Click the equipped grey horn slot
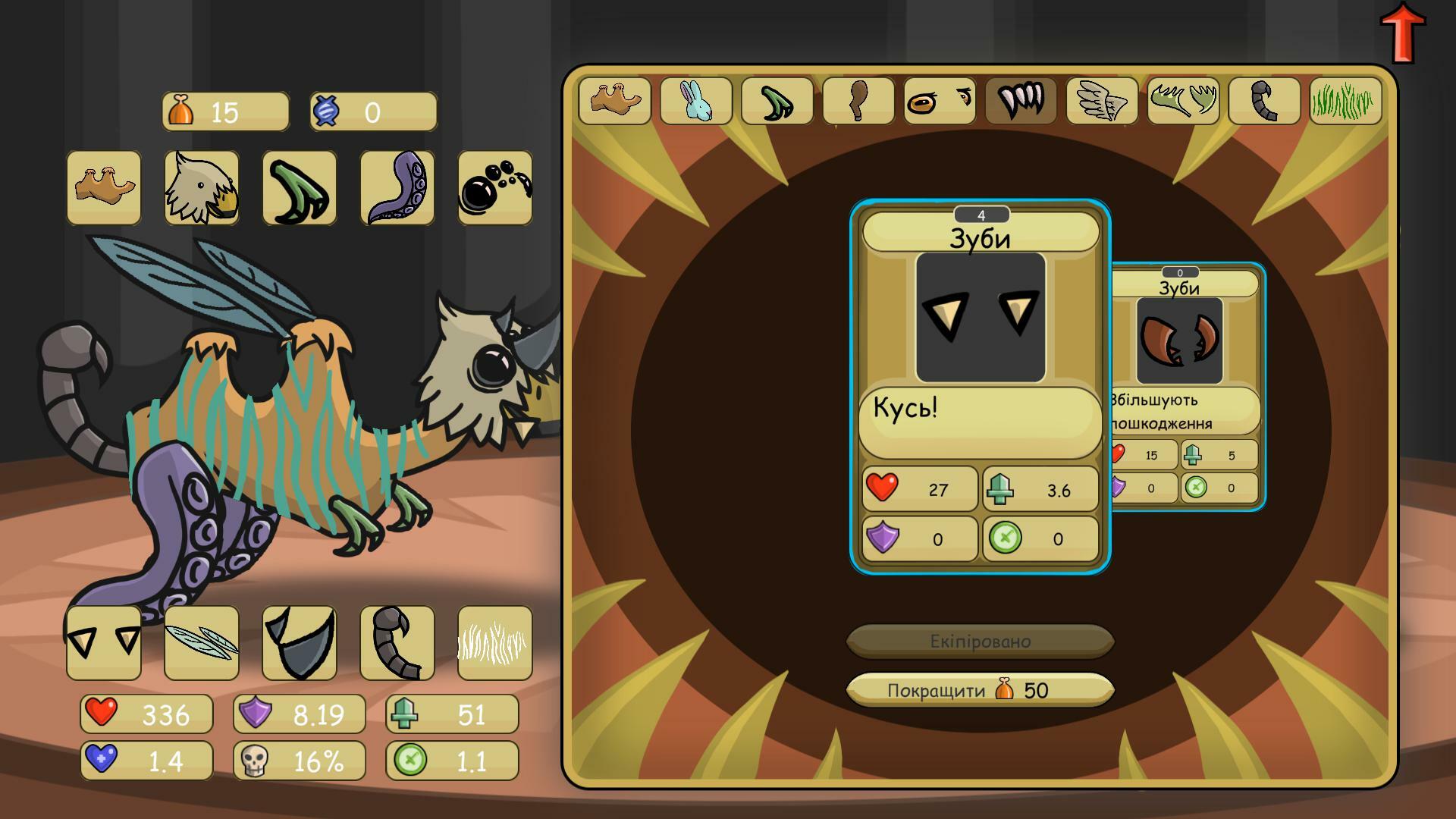 [x=300, y=643]
